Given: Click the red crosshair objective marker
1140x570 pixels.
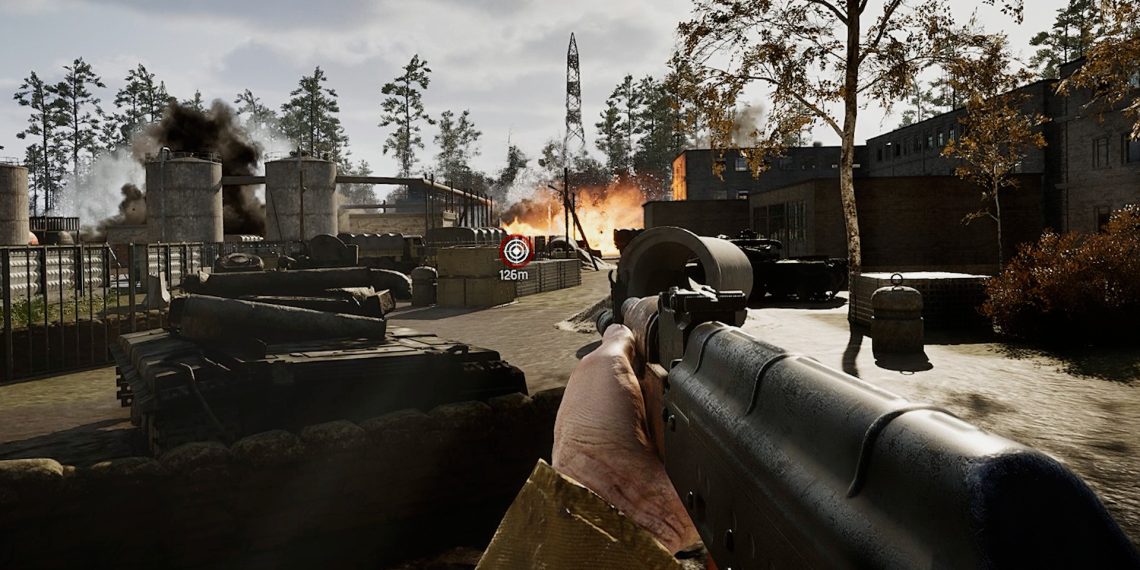Looking at the screenshot, I should coord(515,250).
